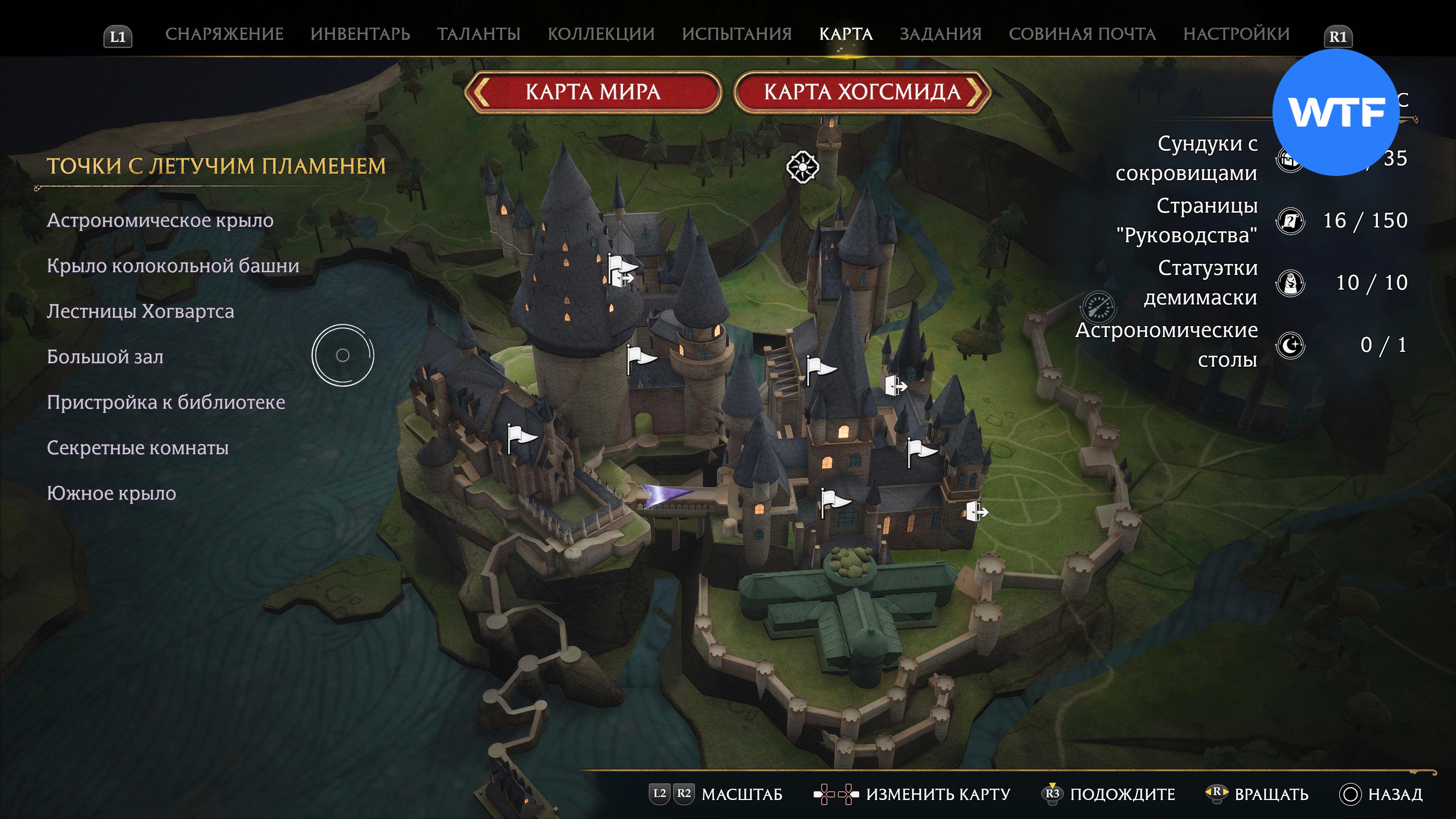Choose the Большой зал entry
This screenshot has width=1456, height=819.
(x=105, y=357)
